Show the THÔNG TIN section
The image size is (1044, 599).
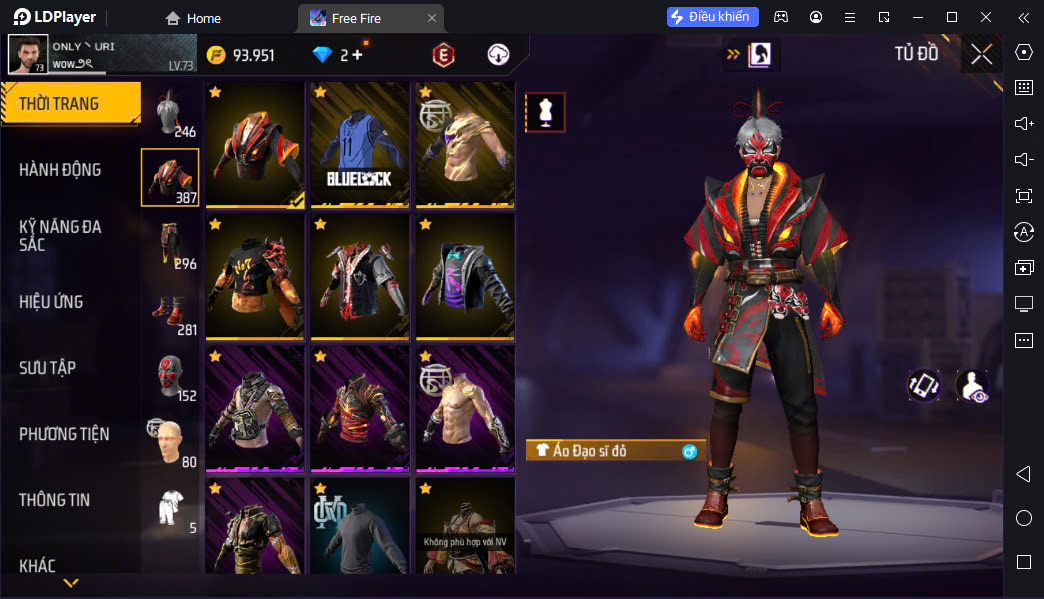coord(54,500)
